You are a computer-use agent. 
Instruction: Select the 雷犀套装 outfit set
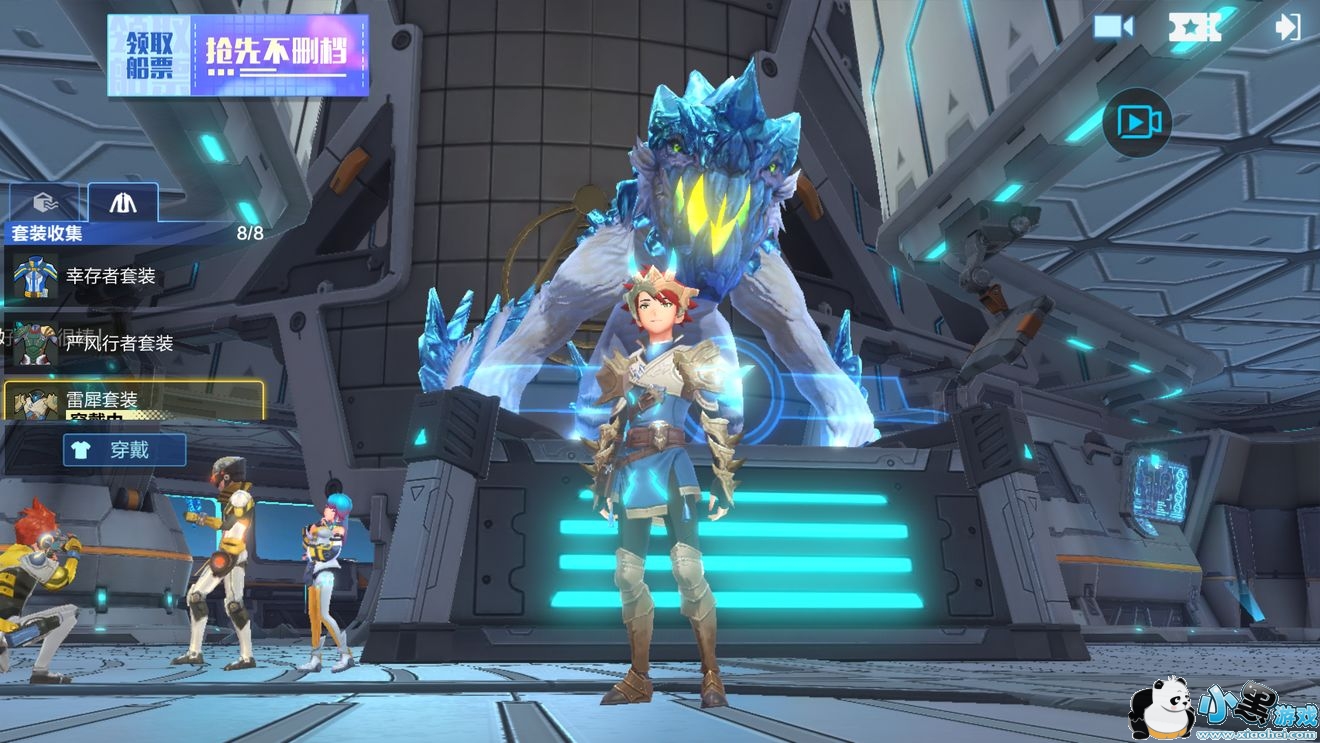point(134,400)
